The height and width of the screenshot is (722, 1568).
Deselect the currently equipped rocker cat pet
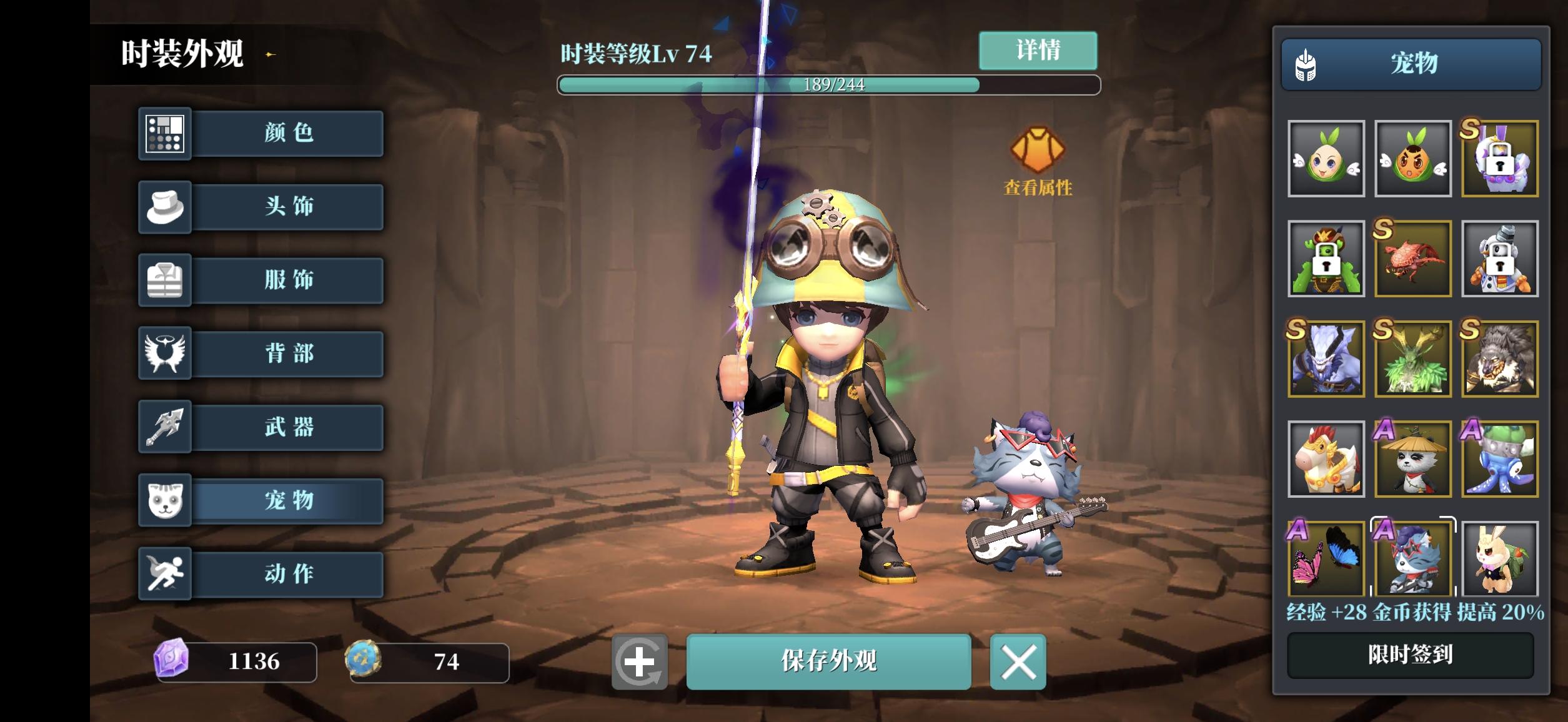click(x=1414, y=559)
